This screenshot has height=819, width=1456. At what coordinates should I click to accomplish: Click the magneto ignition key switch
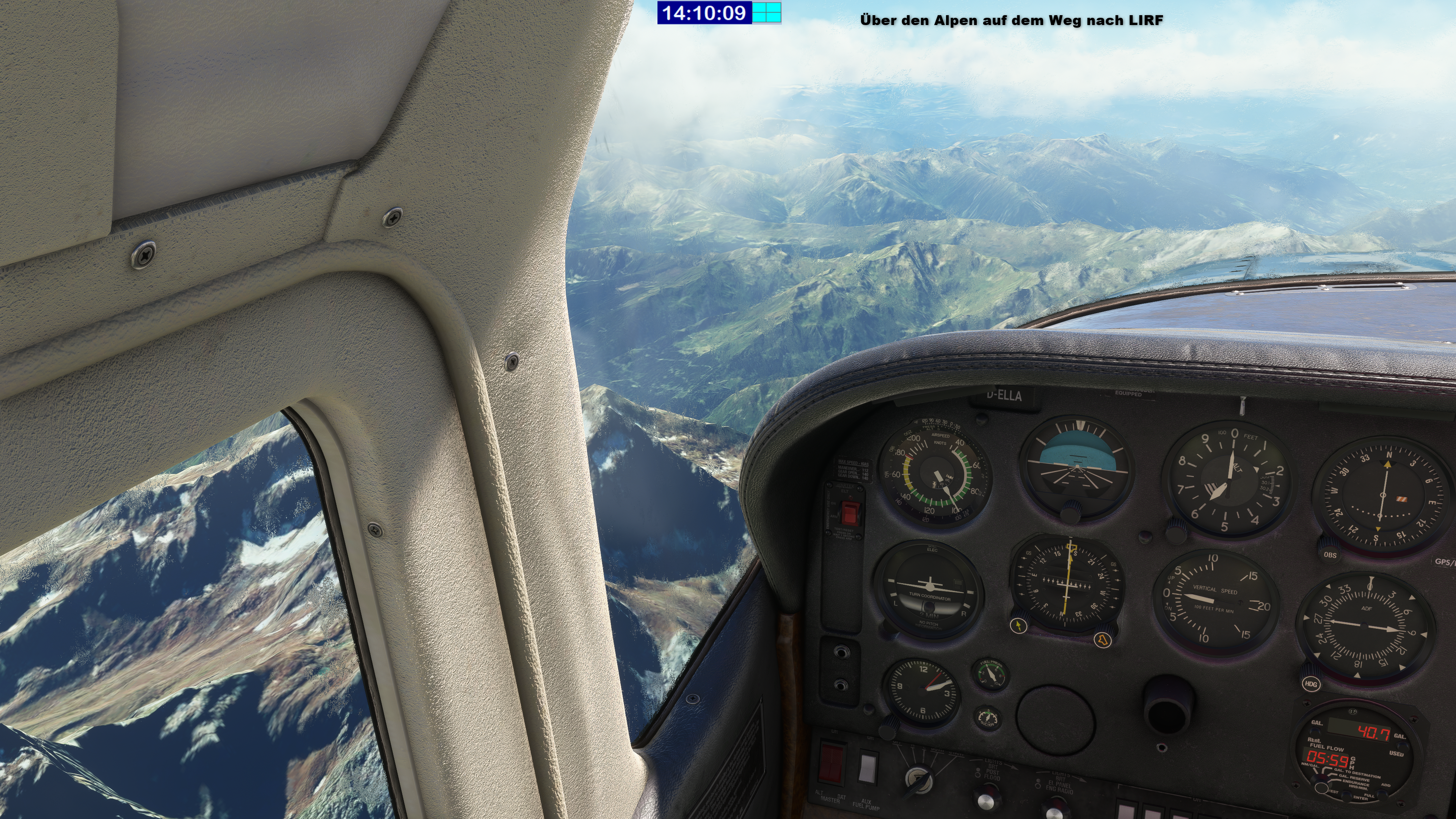click(917, 779)
